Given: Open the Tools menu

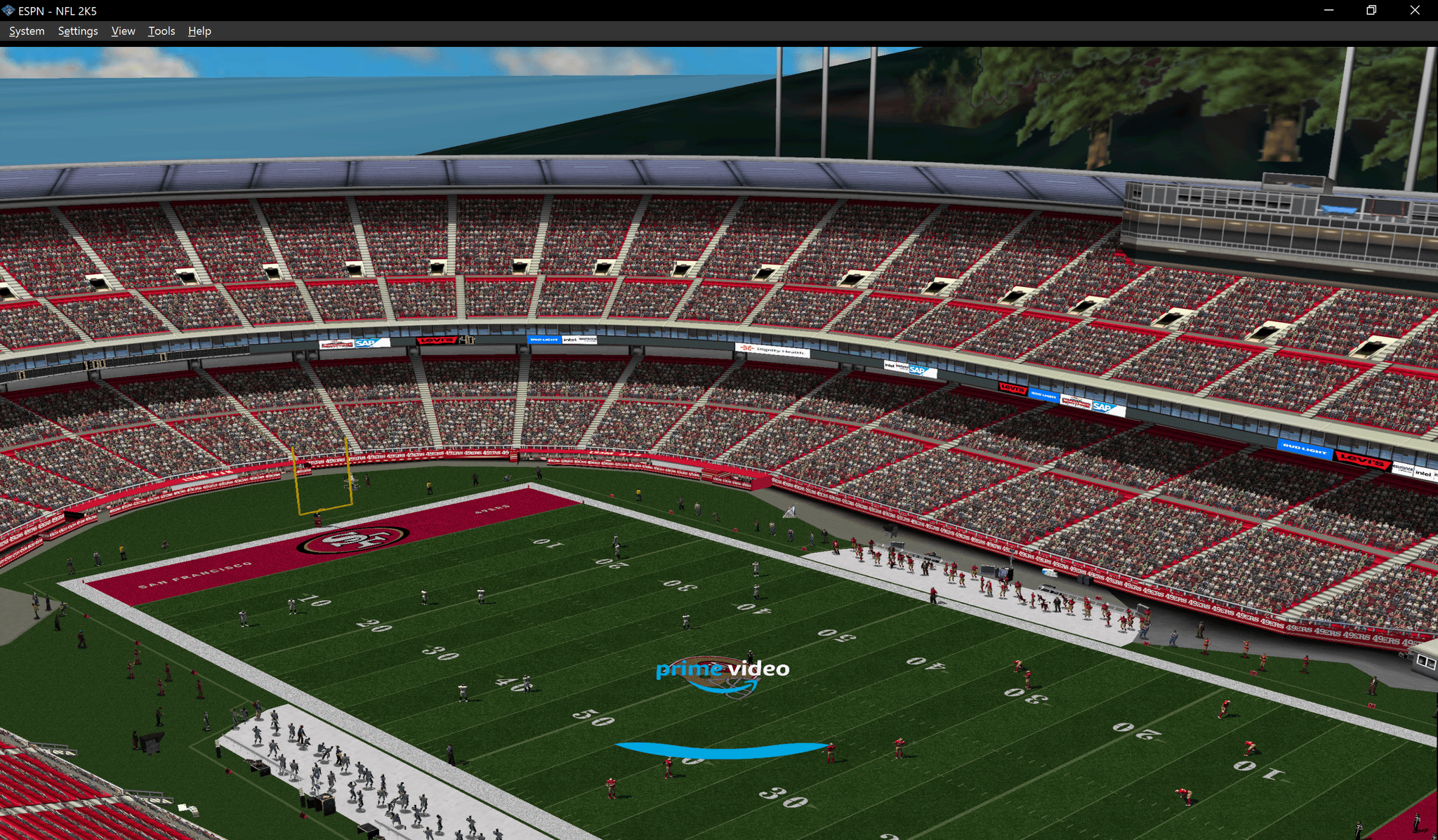Looking at the screenshot, I should click(x=161, y=31).
